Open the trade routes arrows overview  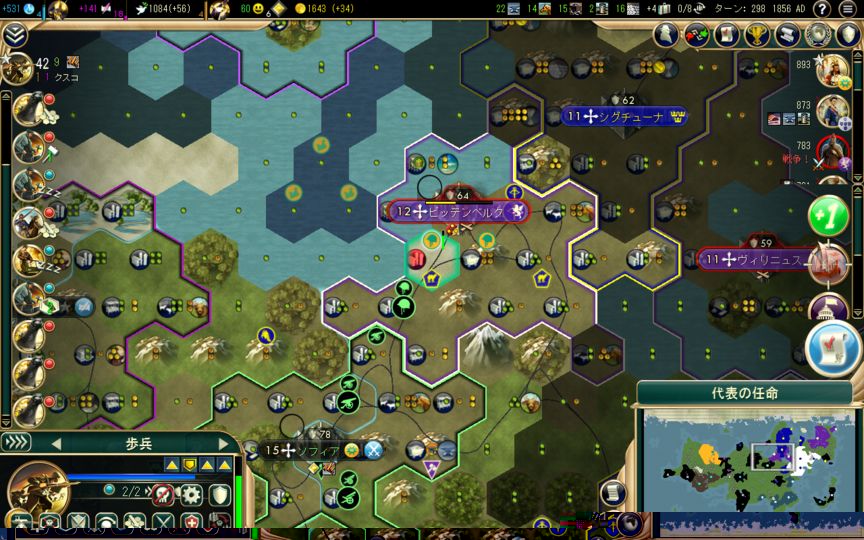pos(697,35)
